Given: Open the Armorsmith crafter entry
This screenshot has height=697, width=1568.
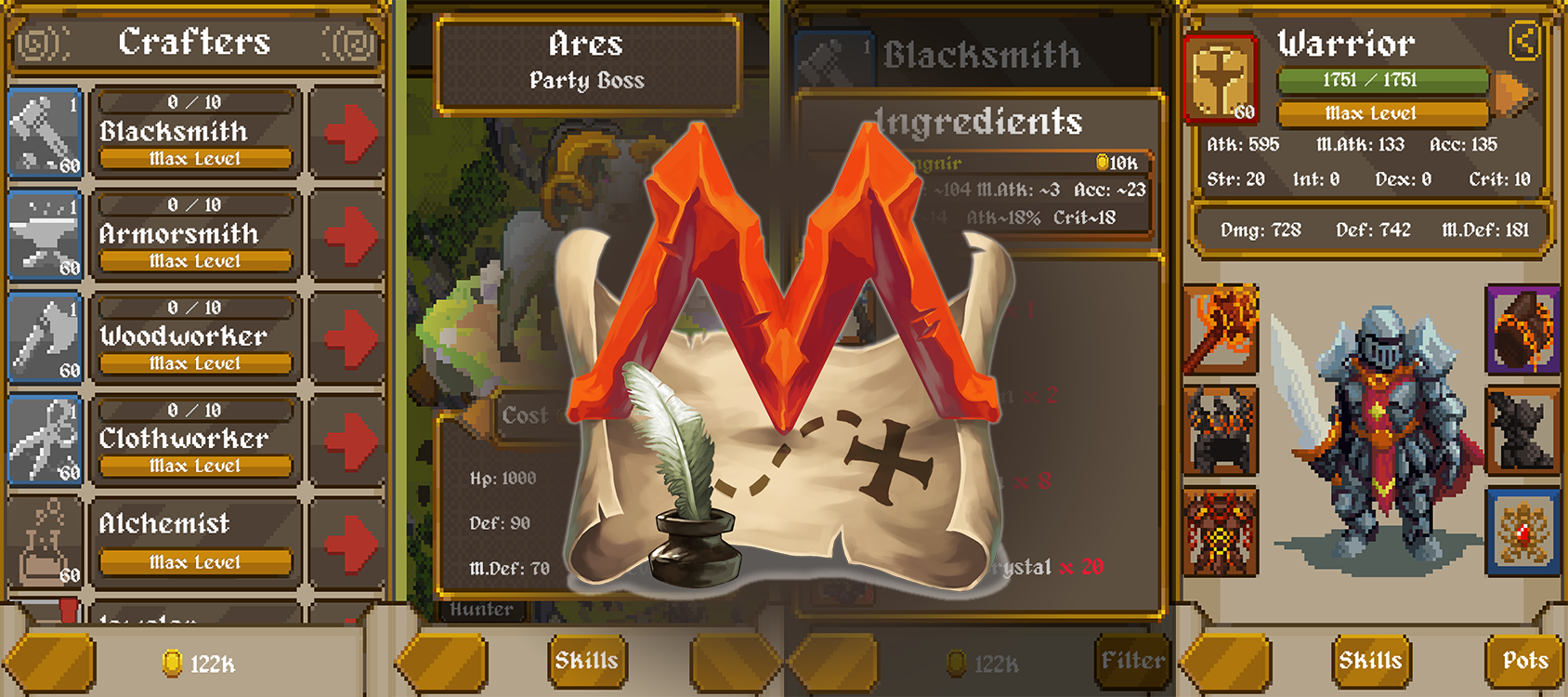Looking at the screenshot, I should [x=195, y=234].
